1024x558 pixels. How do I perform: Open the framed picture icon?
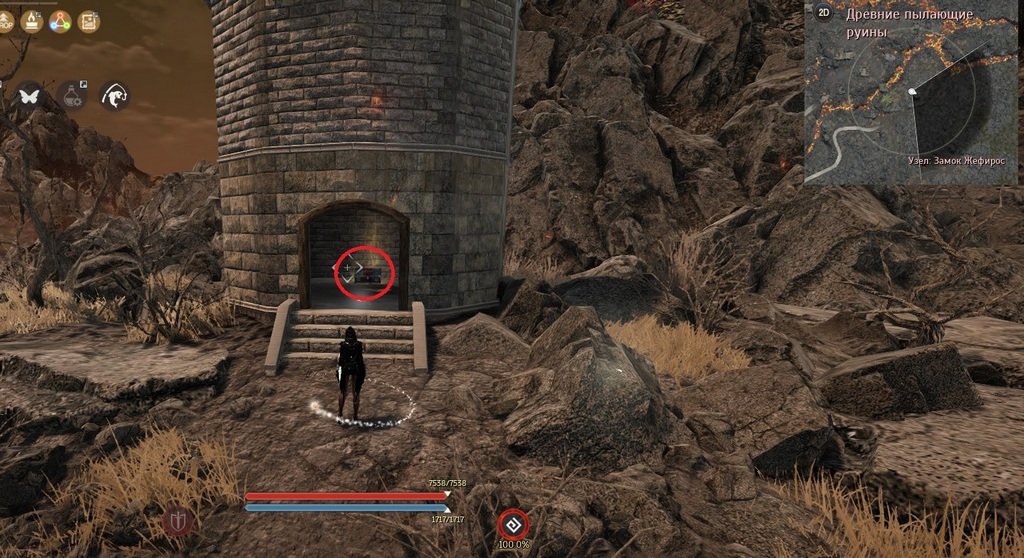[x=90, y=19]
